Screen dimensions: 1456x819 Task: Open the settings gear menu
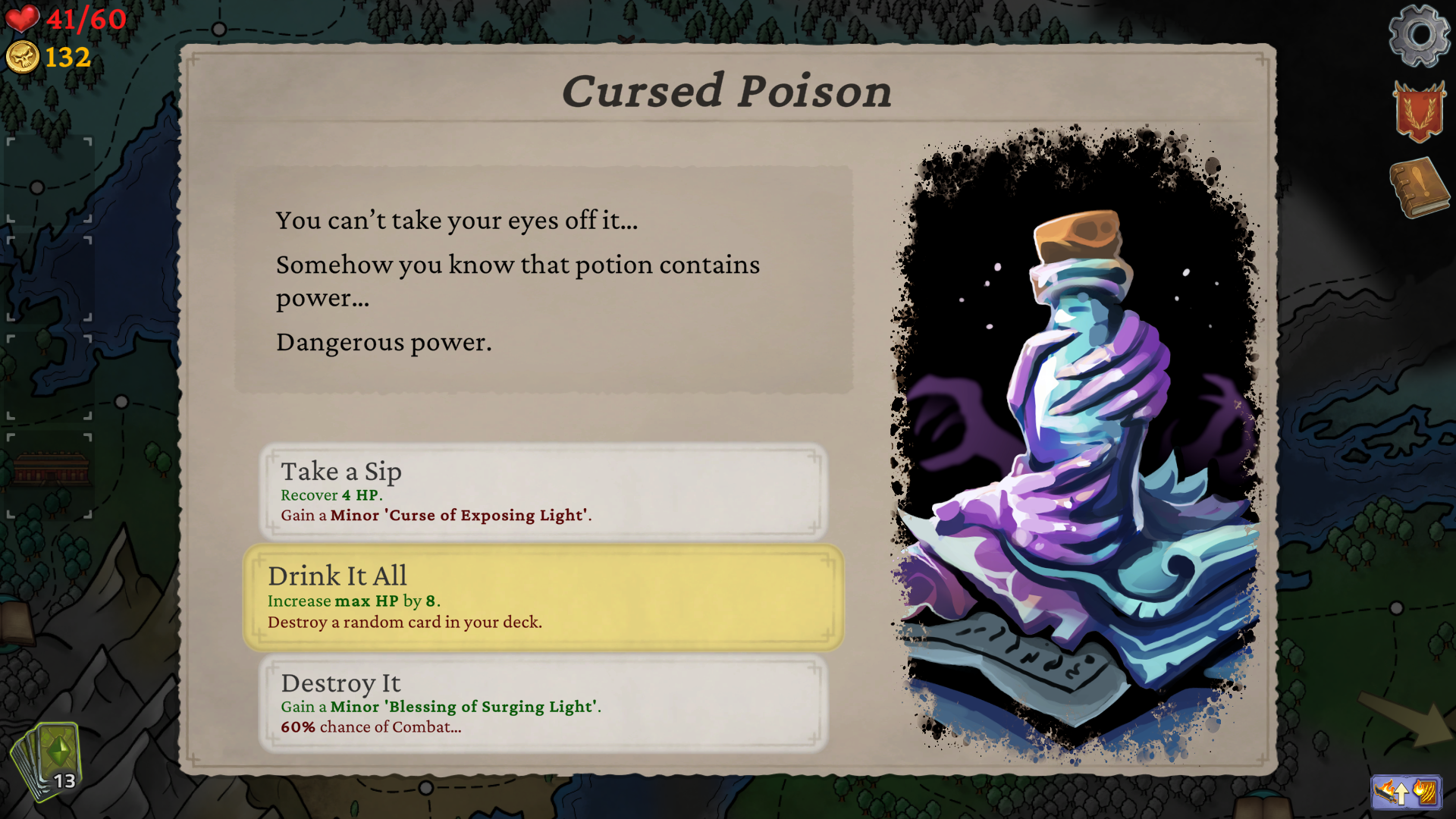tap(1419, 36)
